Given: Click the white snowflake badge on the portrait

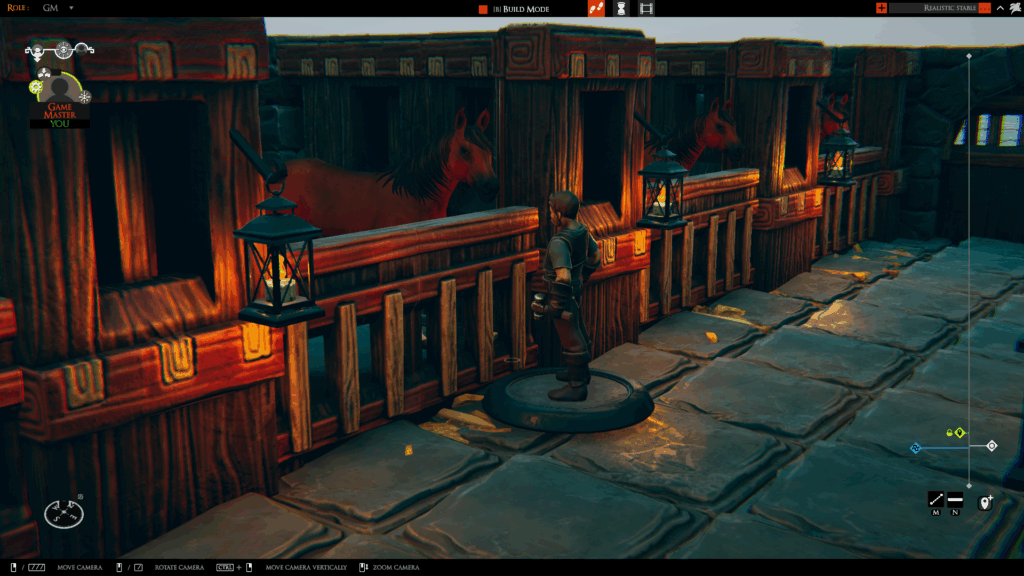Looking at the screenshot, I should click(x=85, y=97).
